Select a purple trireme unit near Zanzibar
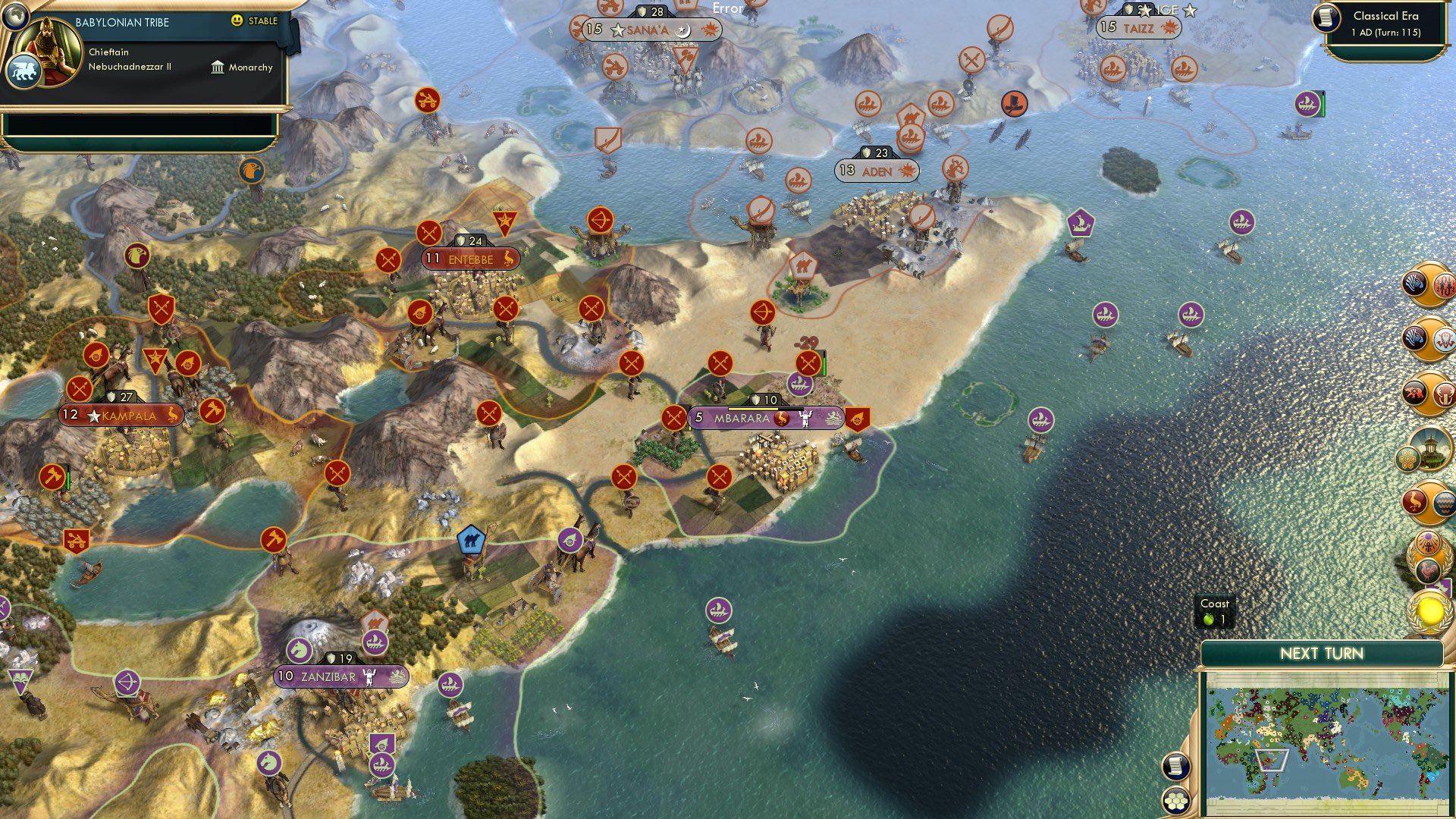Image resolution: width=1456 pixels, height=819 pixels. pos(450,686)
